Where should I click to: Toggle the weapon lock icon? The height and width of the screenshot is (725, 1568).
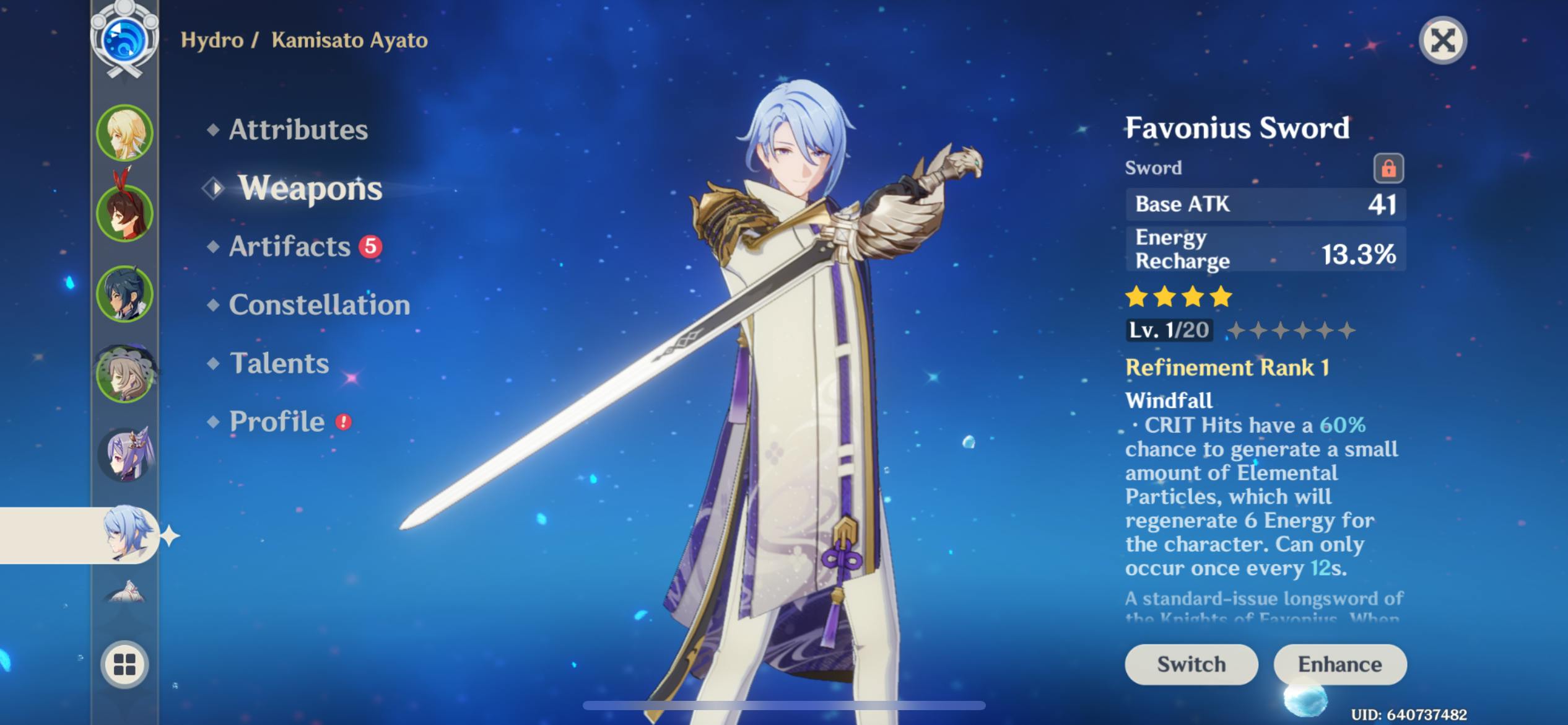pyautogui.click(x=1388, y=168)
